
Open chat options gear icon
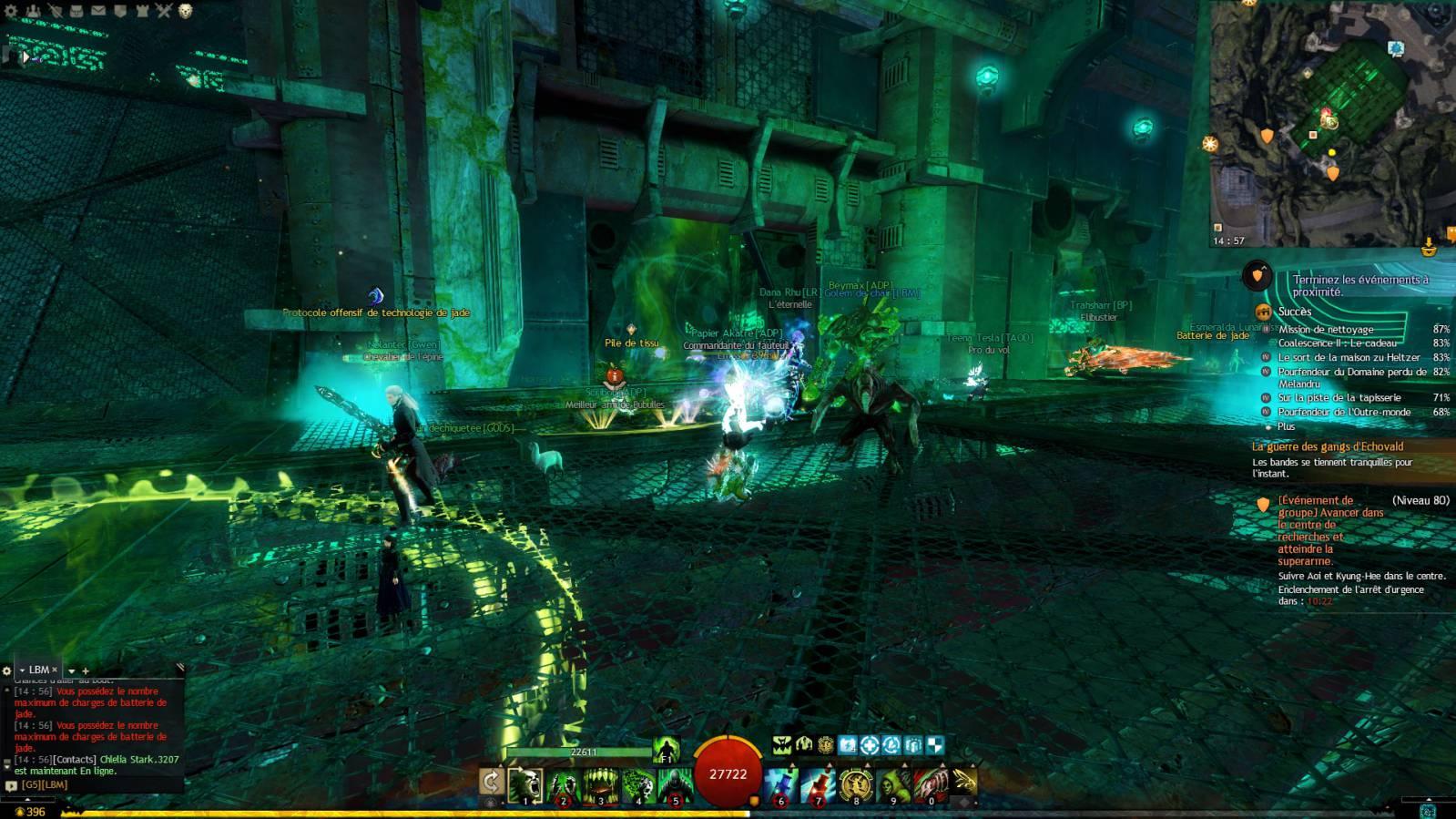point(7,671)
